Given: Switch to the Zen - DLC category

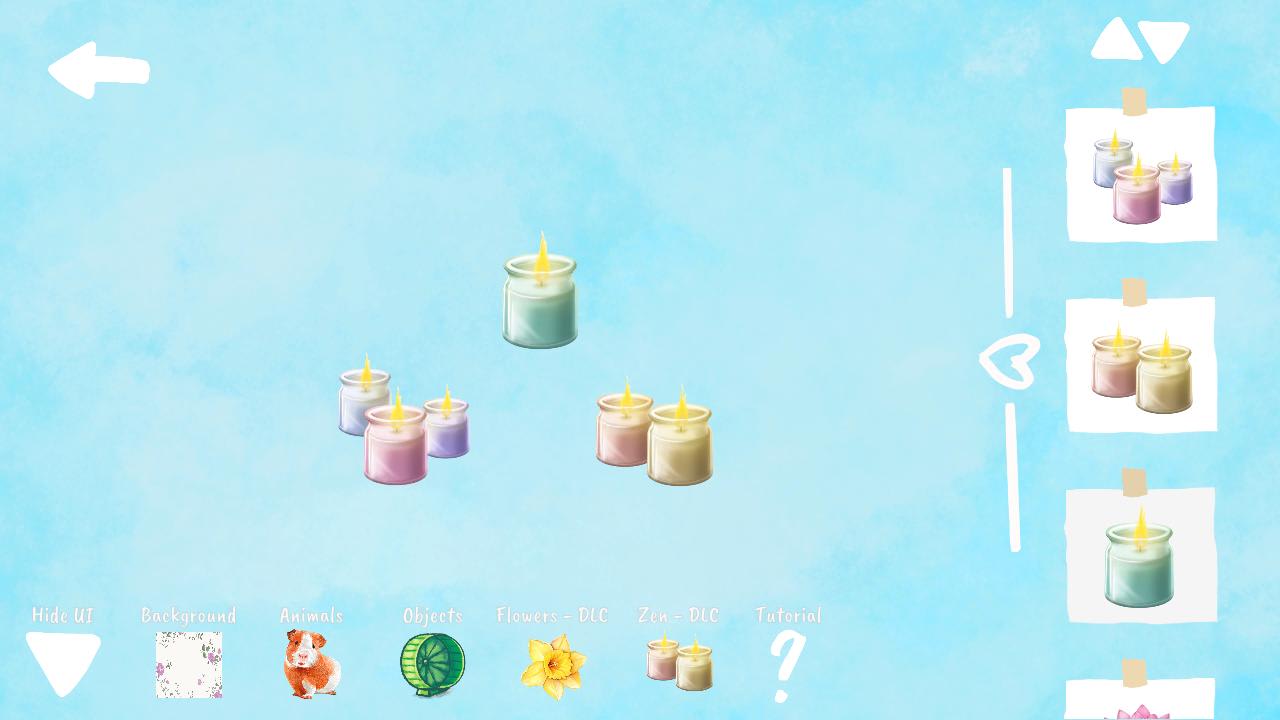Looking at the screenshot, I should click(679, 616).
